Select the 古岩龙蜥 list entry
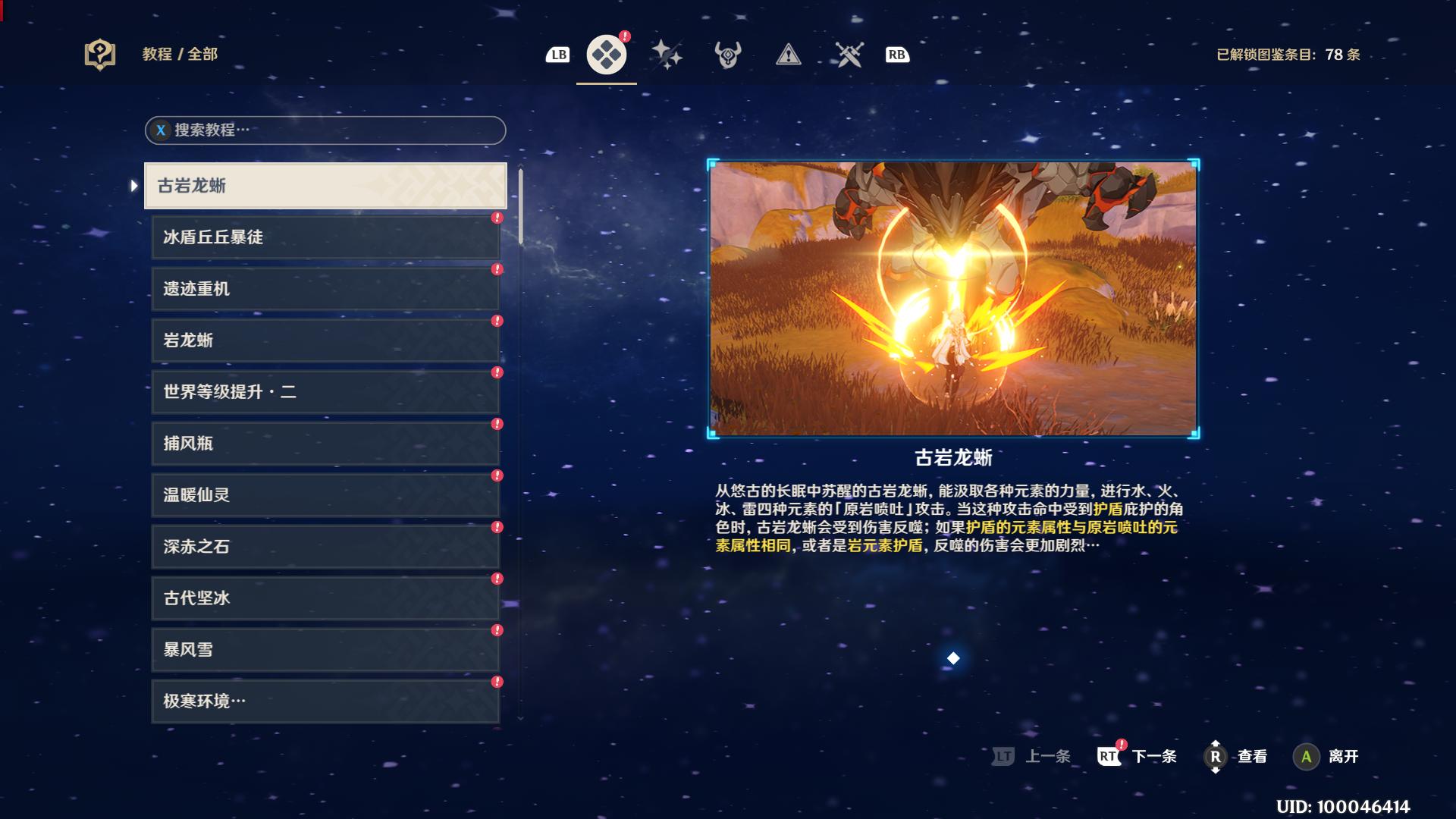 [325, 186]
